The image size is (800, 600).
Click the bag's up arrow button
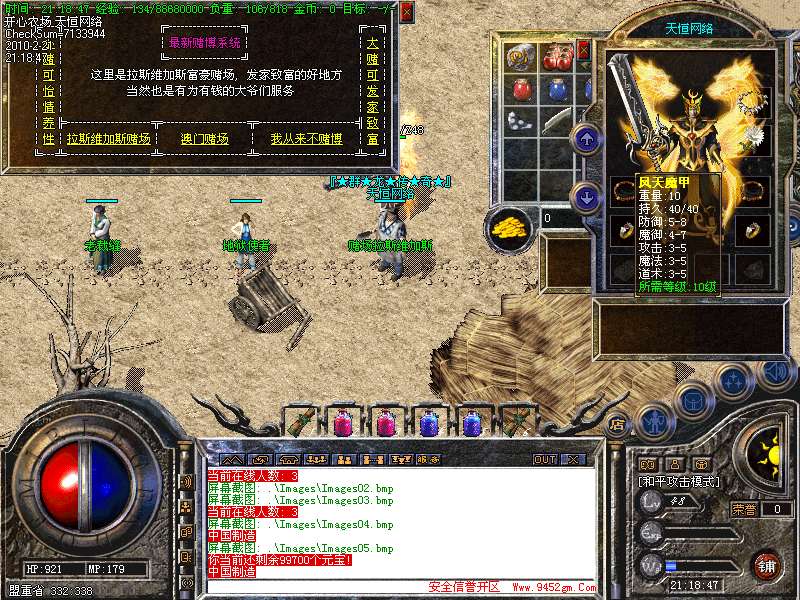click(588, 139)
